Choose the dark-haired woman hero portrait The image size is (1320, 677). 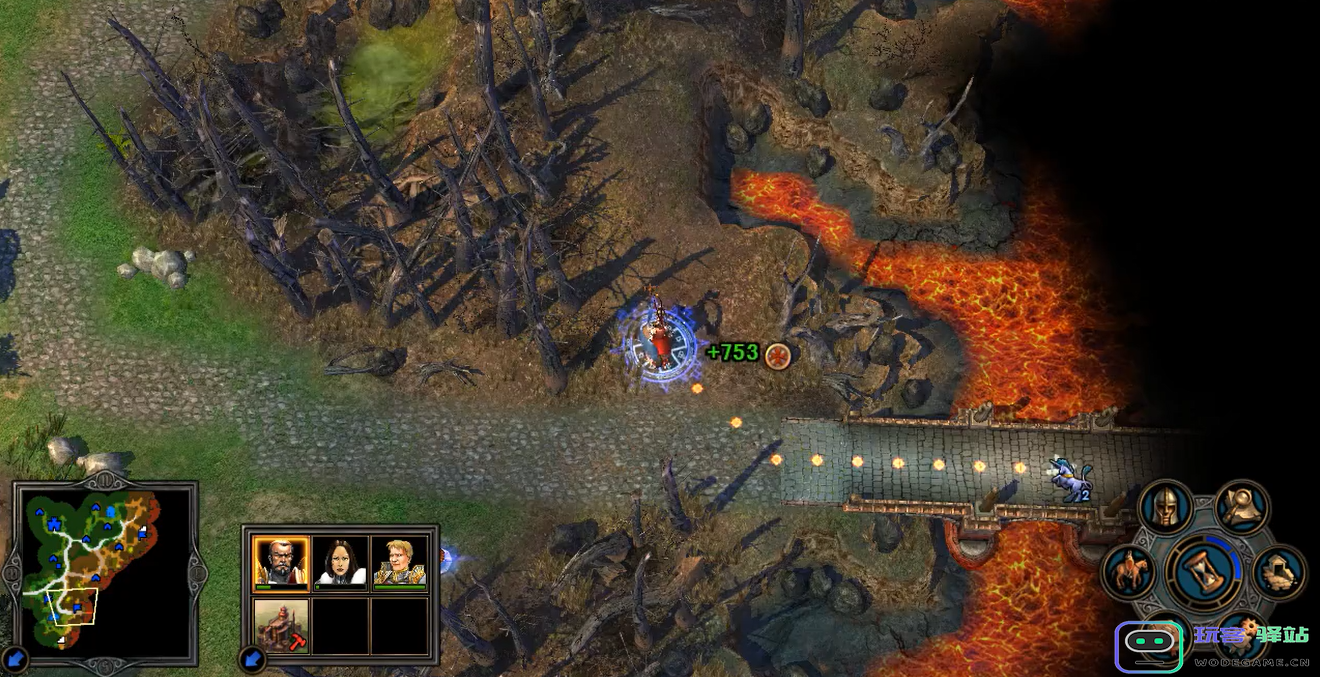click(340, 563)
